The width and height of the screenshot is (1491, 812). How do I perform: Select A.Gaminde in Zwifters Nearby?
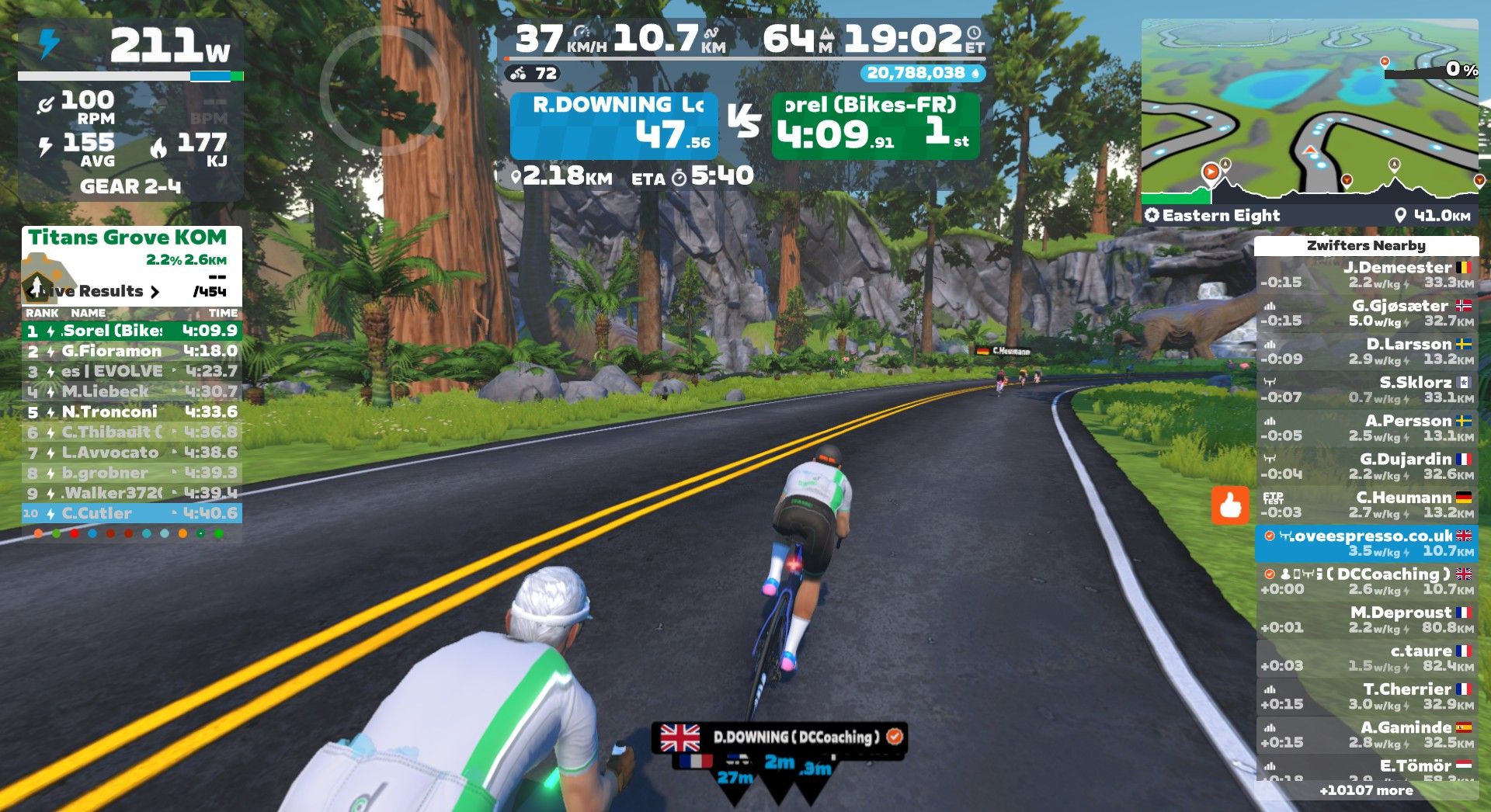pyautogui.click(x=1367, y=734)
